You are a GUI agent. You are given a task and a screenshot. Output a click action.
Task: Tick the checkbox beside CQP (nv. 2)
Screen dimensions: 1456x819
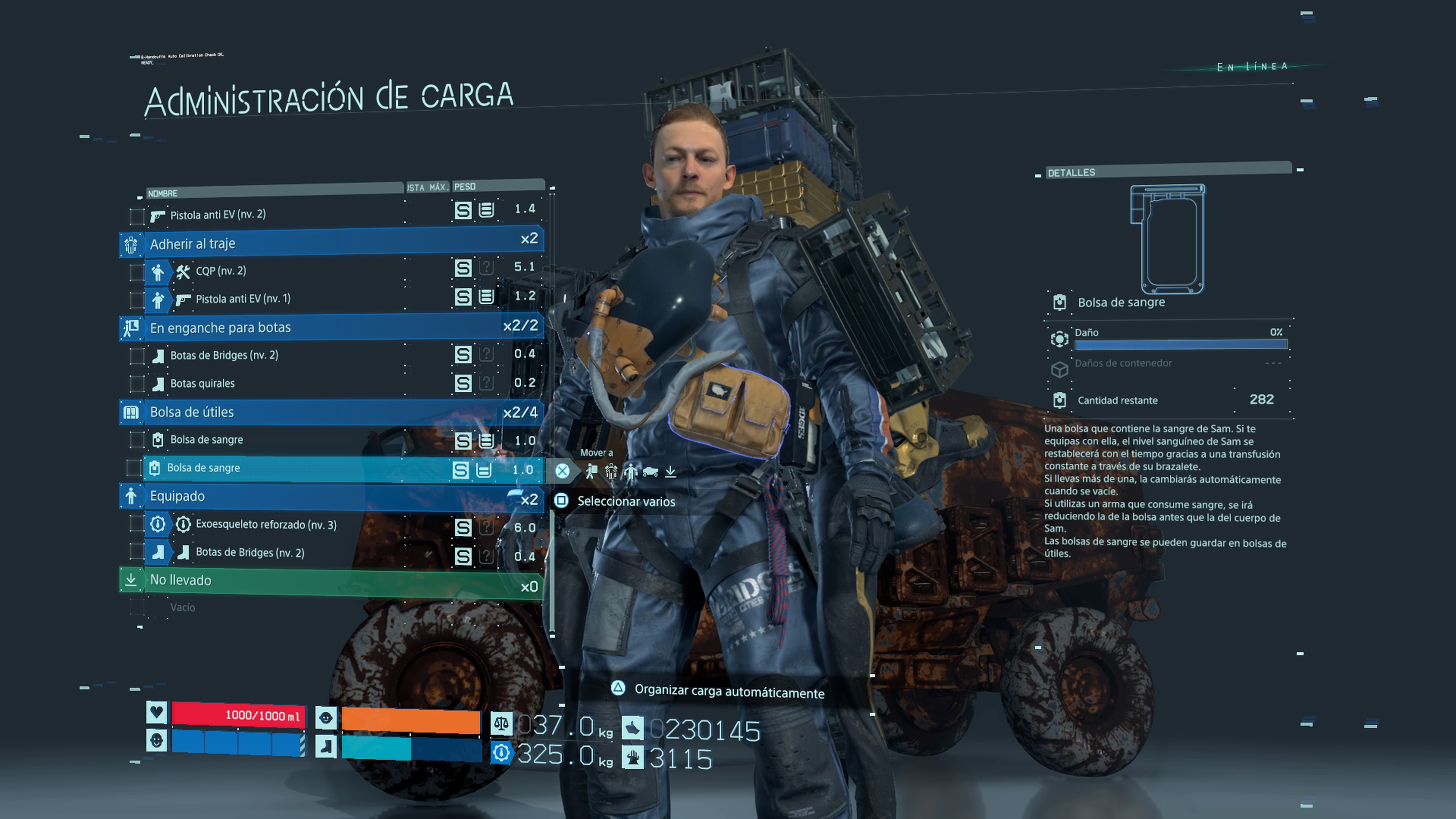point(136,272)
